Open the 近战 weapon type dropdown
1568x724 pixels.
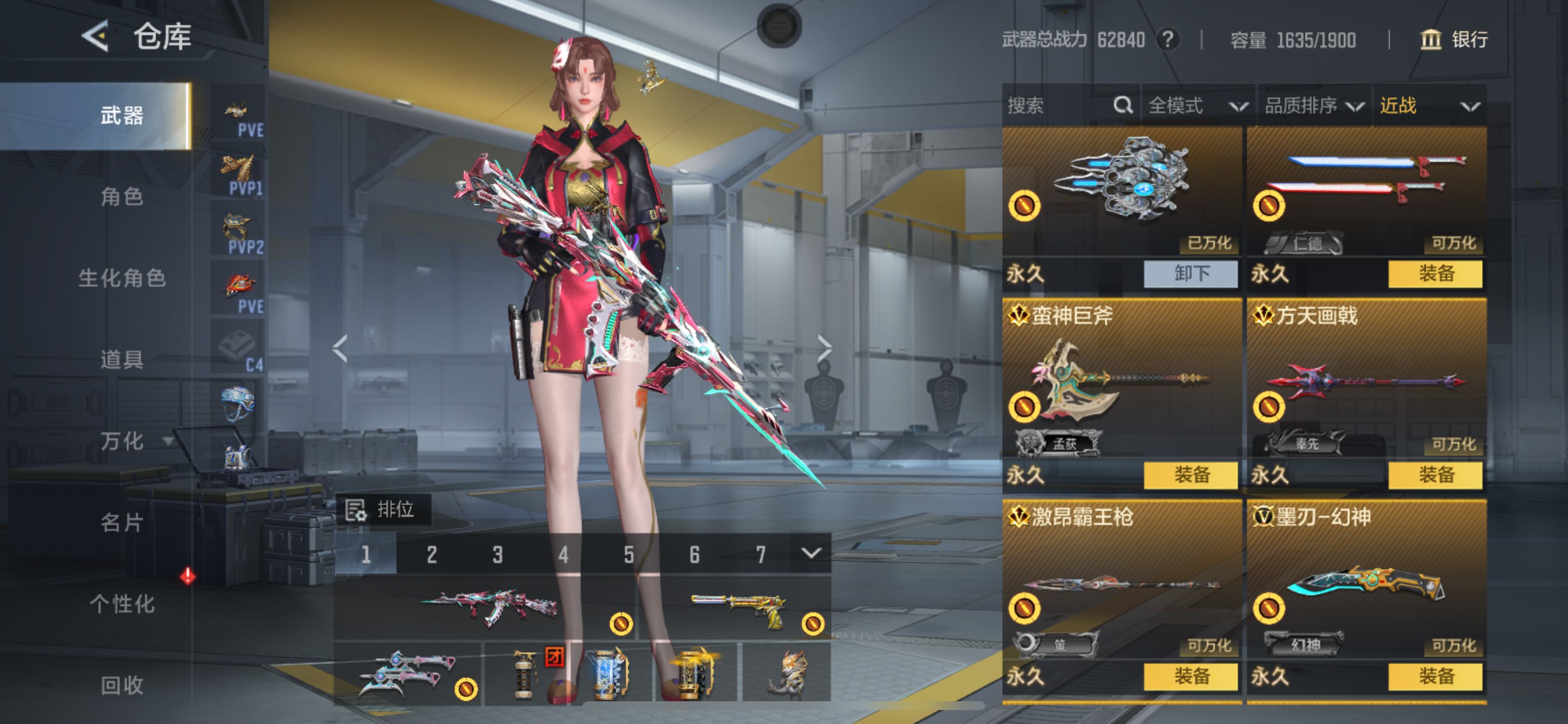pyautogui.click(x=1429, y=106)
